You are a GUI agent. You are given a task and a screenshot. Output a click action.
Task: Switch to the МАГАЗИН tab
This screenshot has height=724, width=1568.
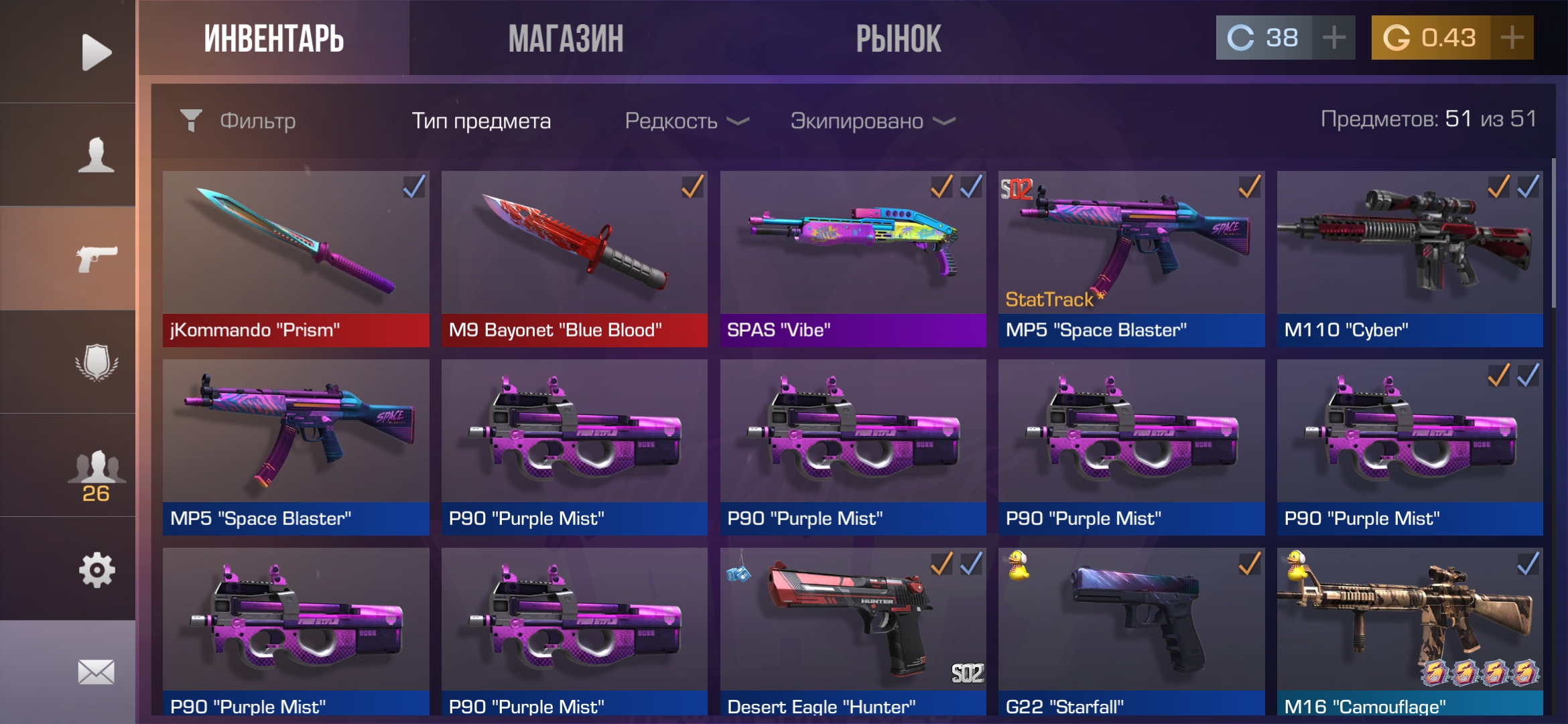point(566,38)
